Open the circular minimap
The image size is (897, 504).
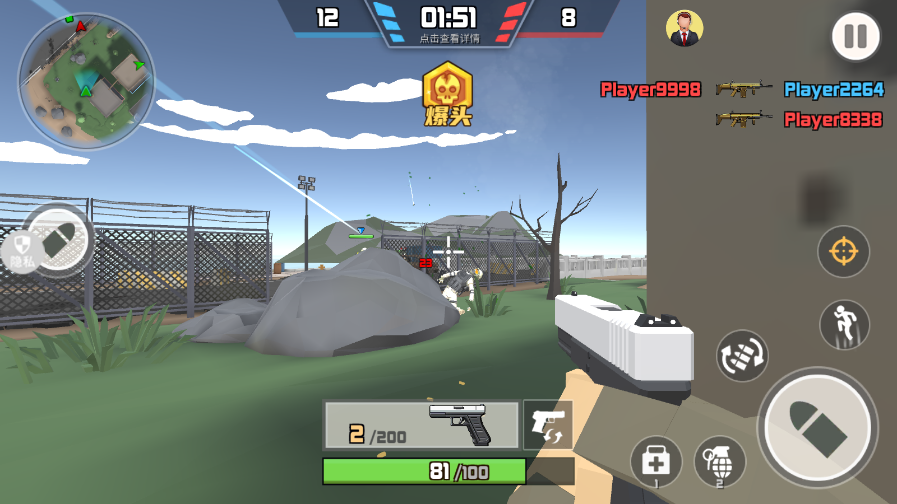pos(86,82)
